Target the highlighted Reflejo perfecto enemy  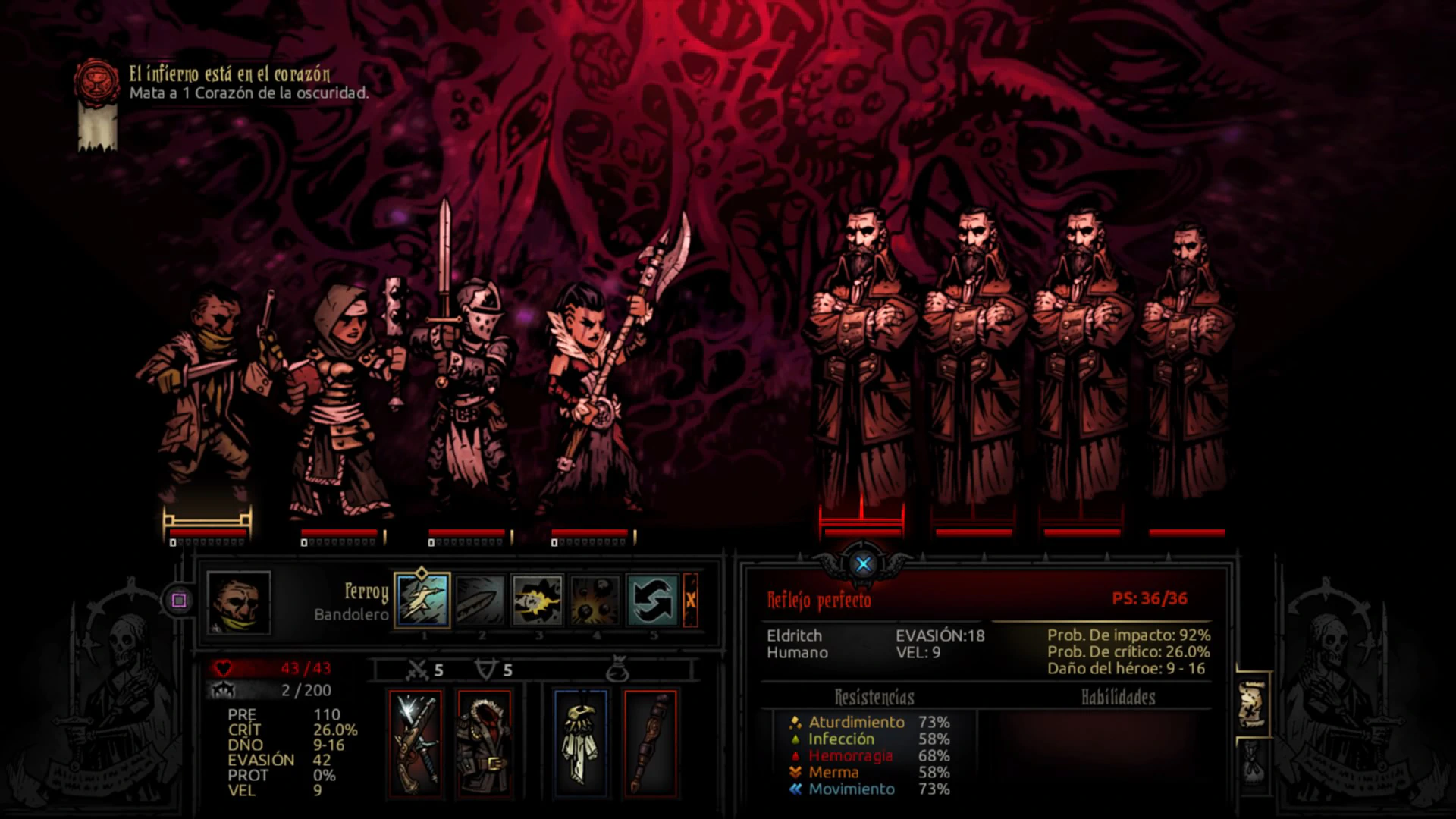click(861, 364)
